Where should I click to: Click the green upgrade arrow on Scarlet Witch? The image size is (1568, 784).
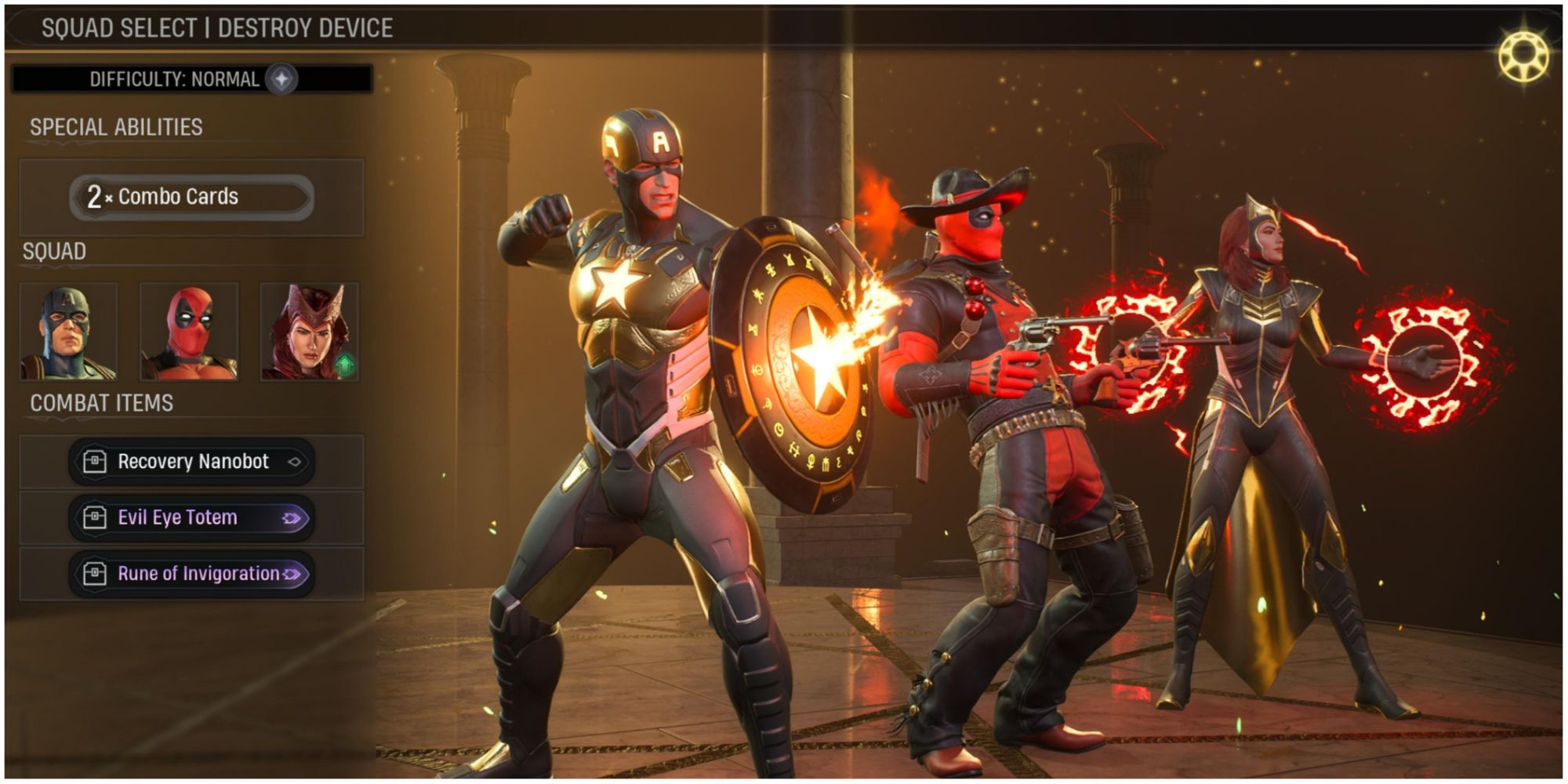(x=346, y=362)
